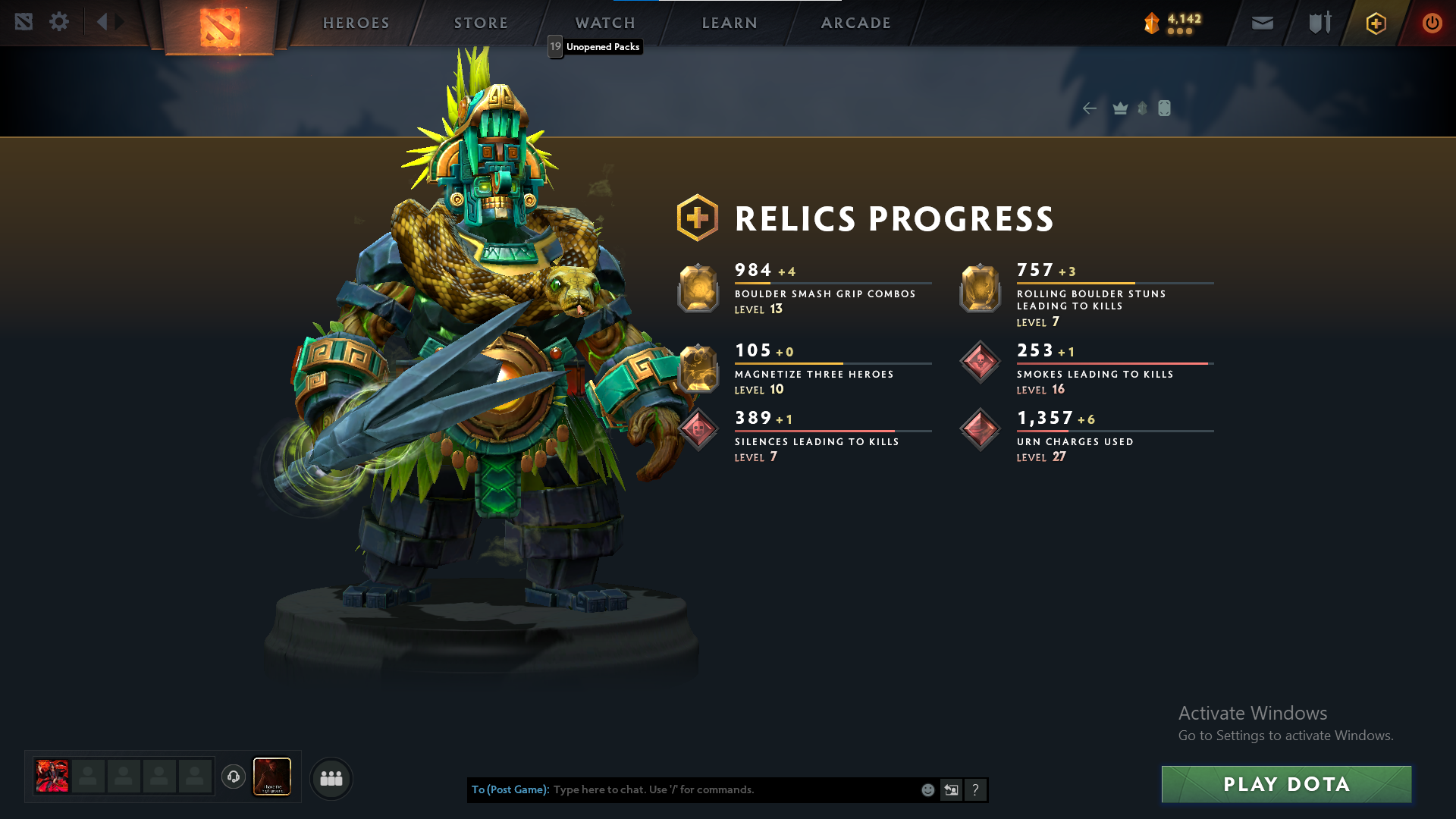Click the Boulder Smash Grip Combos relic icon
The width and height of the screenshot is (1456, 819).
pos(698,290)
